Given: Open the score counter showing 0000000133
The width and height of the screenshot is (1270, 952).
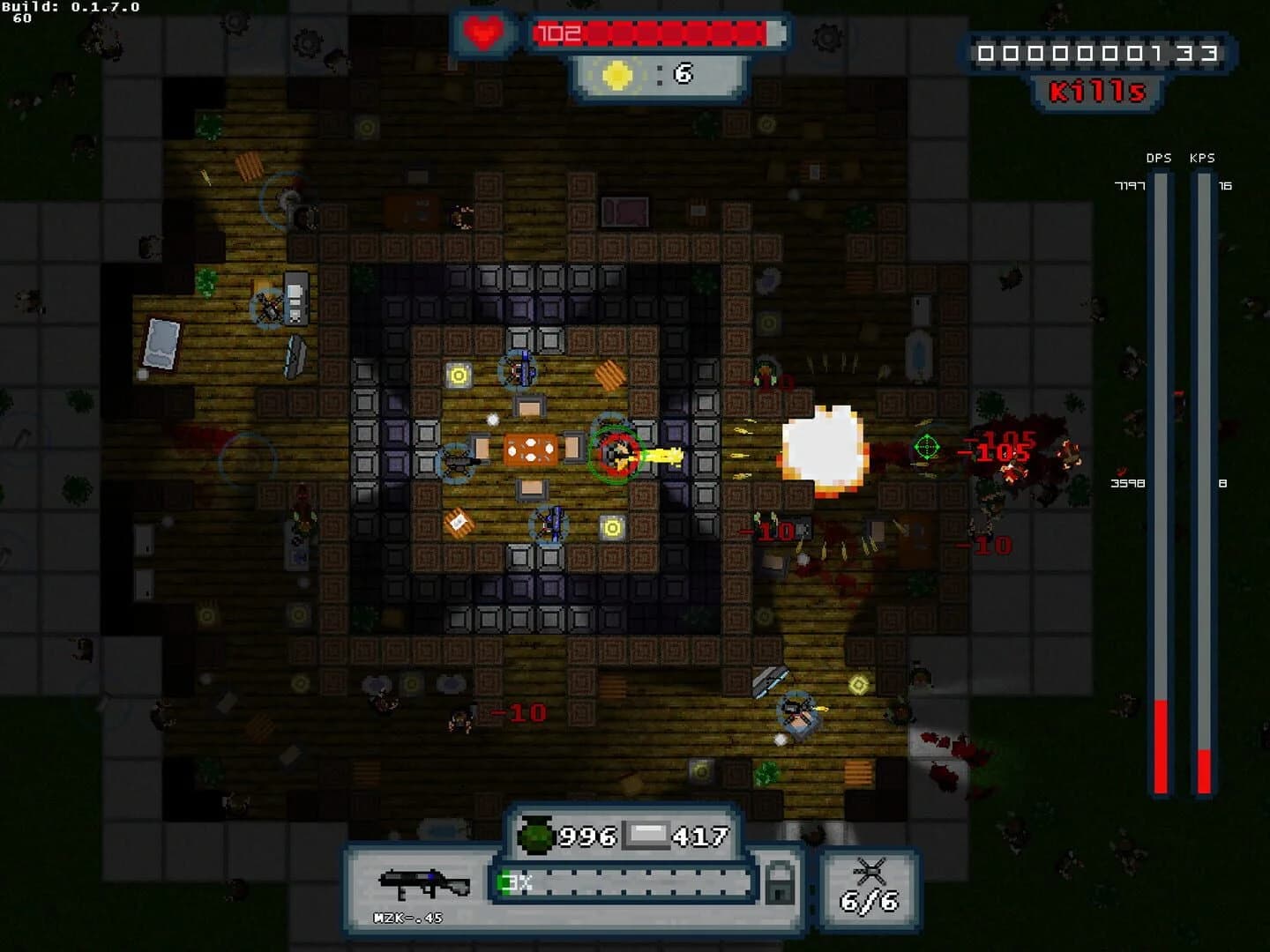Looking at the screenshot, I should click(x=1098, y=53).
